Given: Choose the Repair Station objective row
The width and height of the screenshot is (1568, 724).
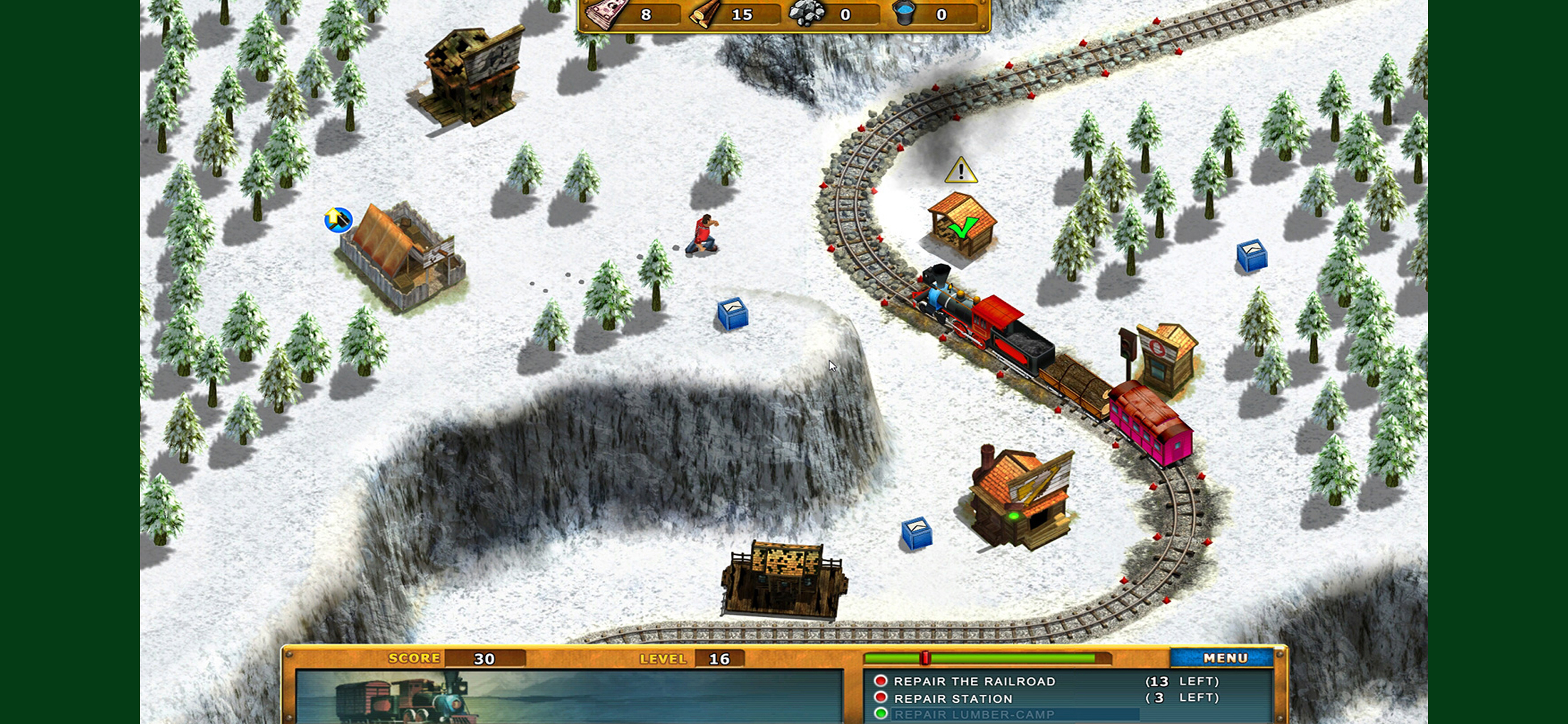Looking at the screenshot, I should pyautogui.click(x=953, y=698).
